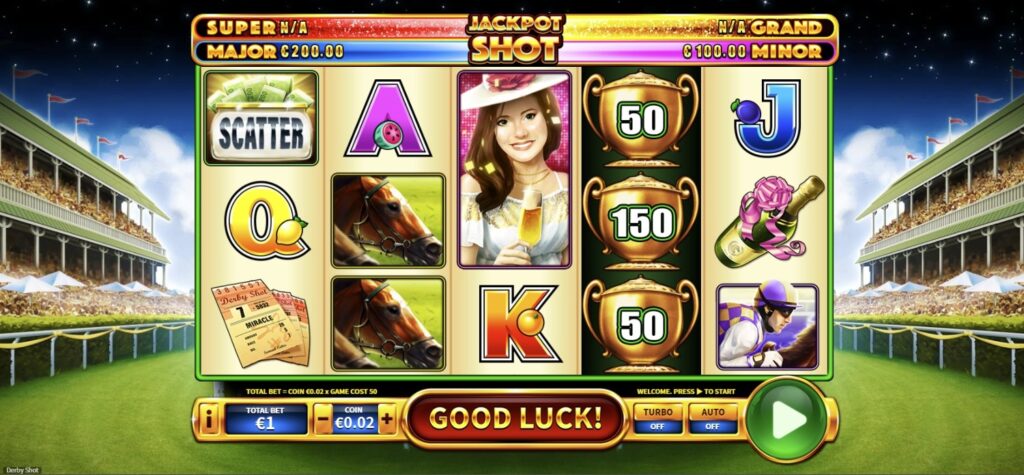This screenshot has height=475, width=1024.
Task: Decrease coin value with the minus button
Action: [323, 419]
